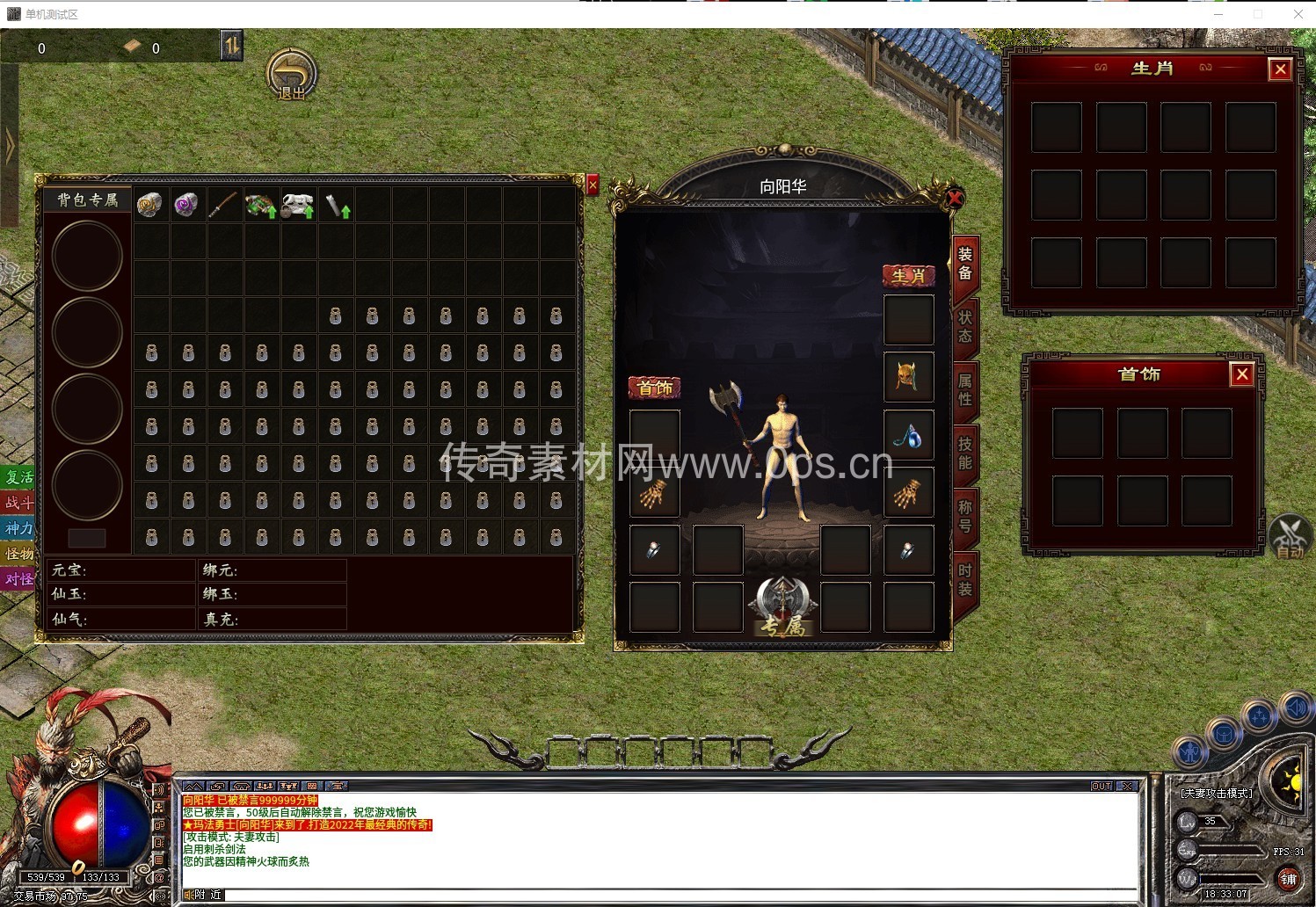
Task: Open the 状态 status tab
Action: [964, 326]
